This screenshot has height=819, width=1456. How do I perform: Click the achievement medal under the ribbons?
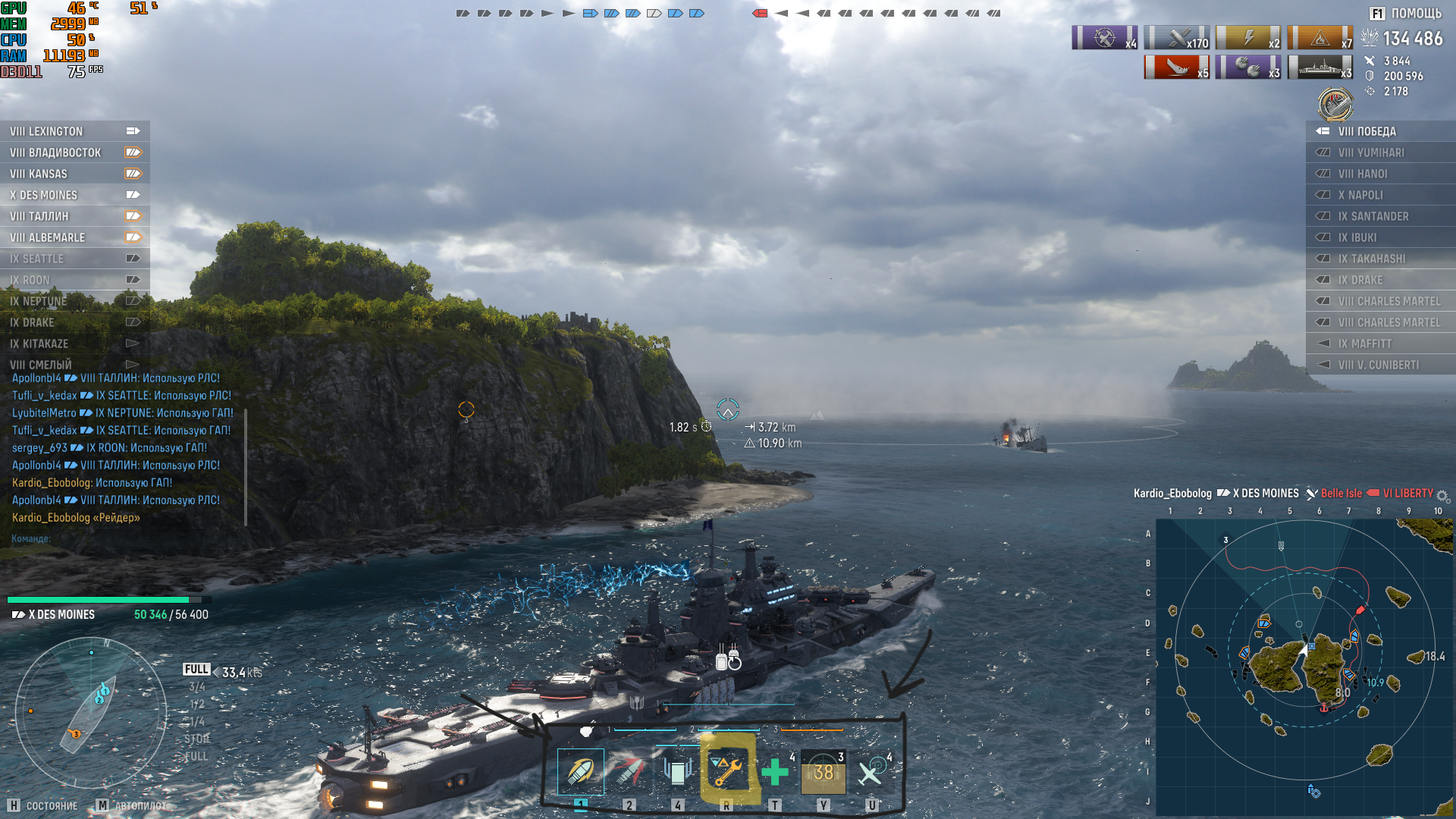pos(1335,104)
